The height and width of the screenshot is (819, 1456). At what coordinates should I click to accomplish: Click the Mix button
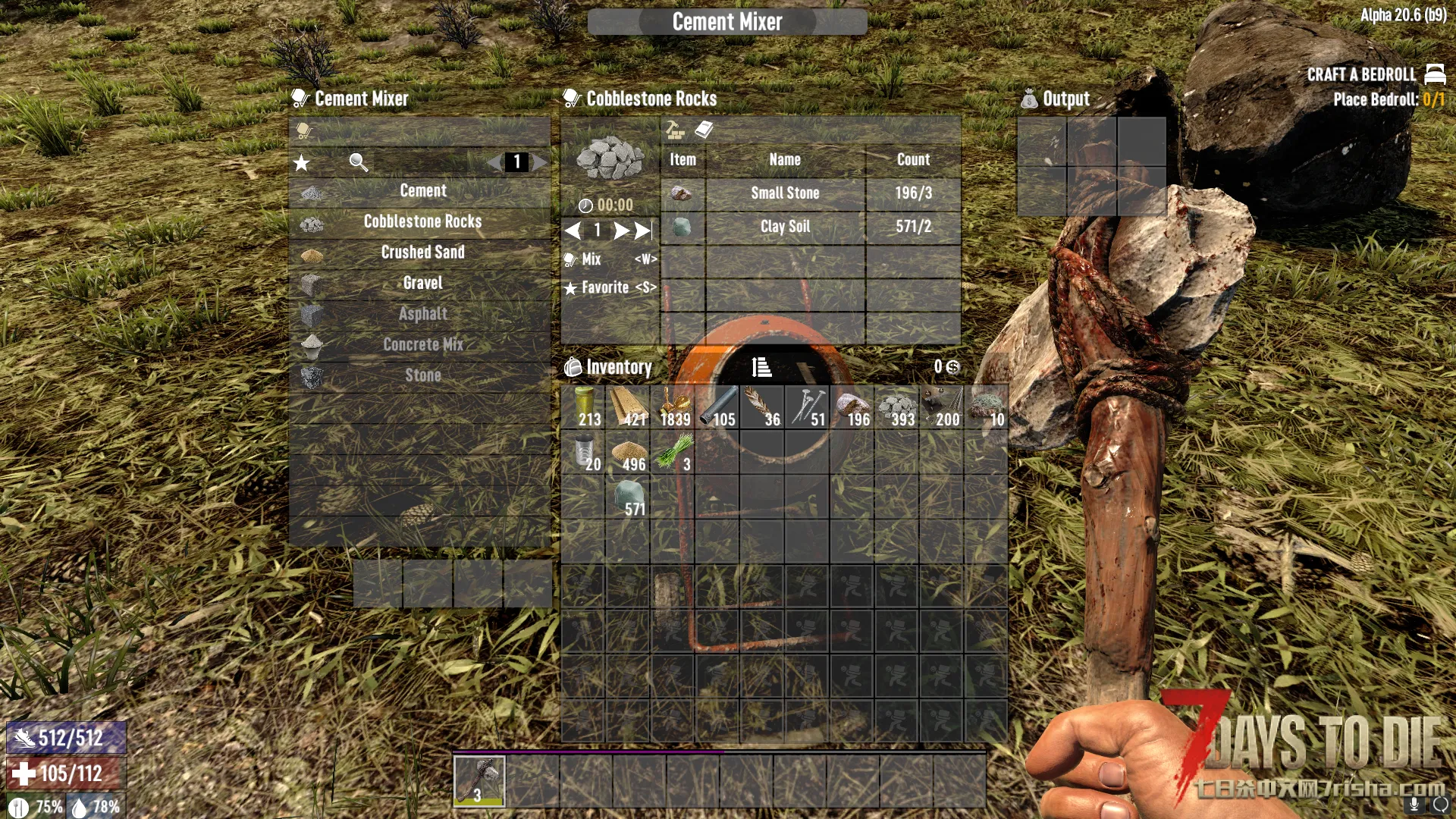pyautogui.click(x=610, y=259)
